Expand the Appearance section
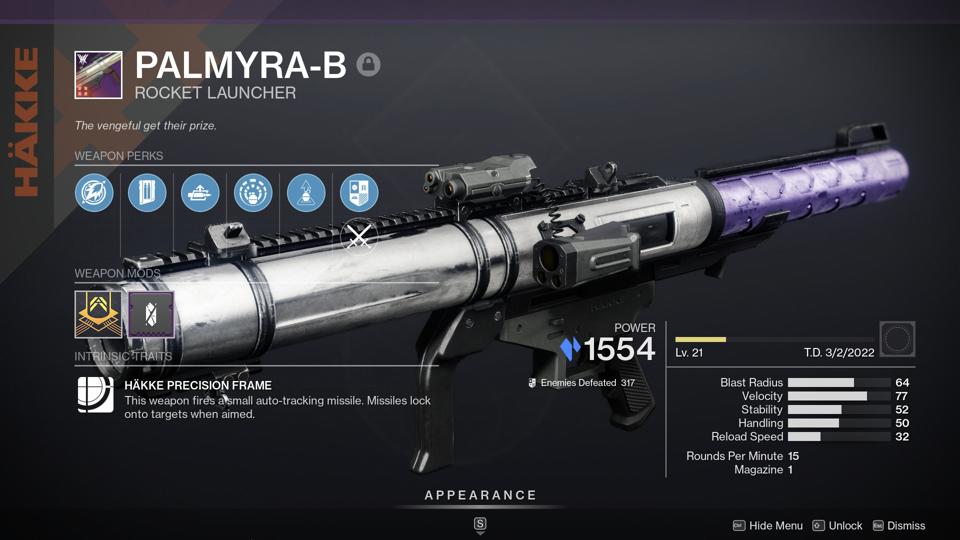This screenshot has height=540, width=960. pos(480,496)
